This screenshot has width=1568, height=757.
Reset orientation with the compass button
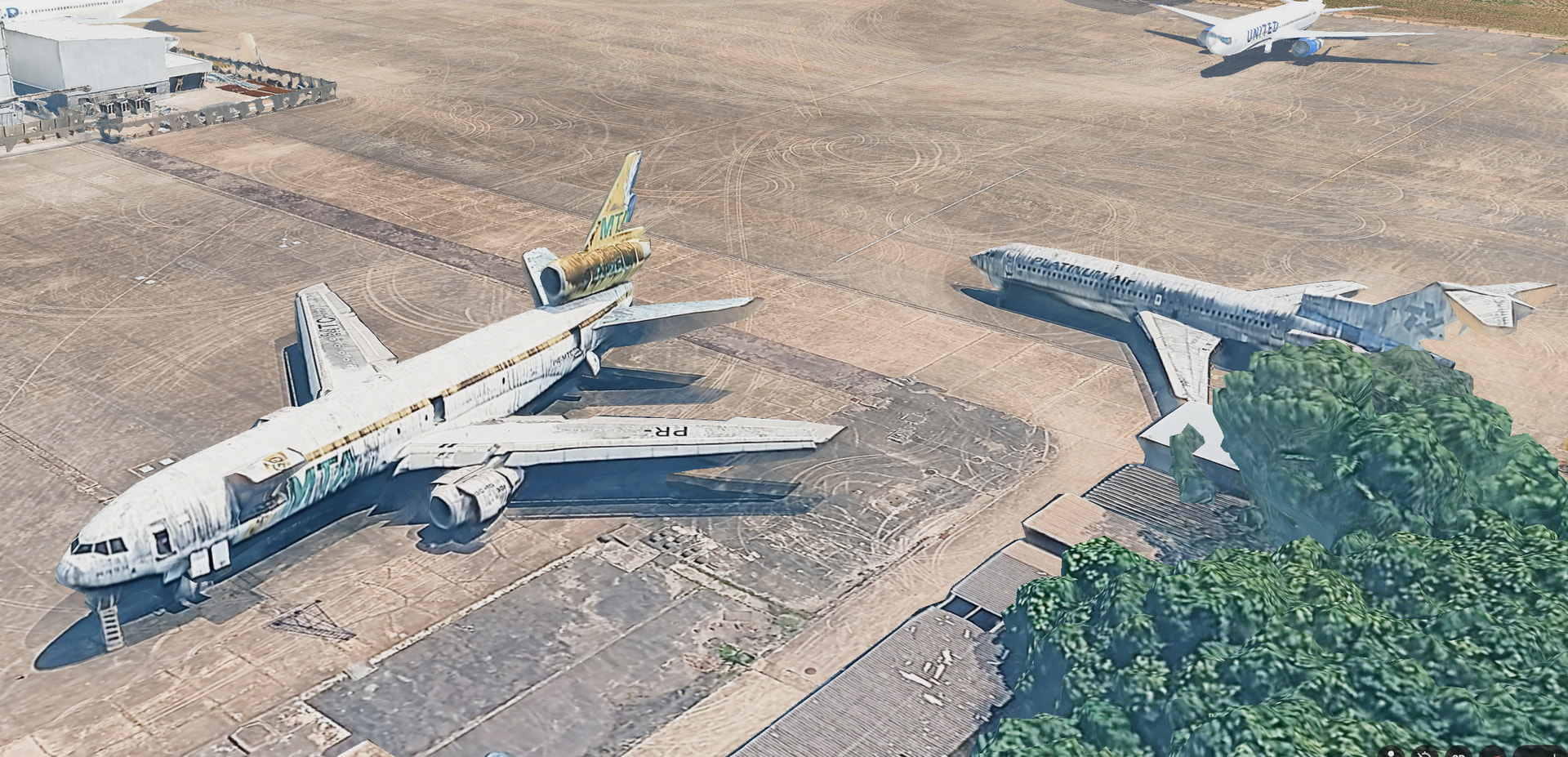[1493, 752]
